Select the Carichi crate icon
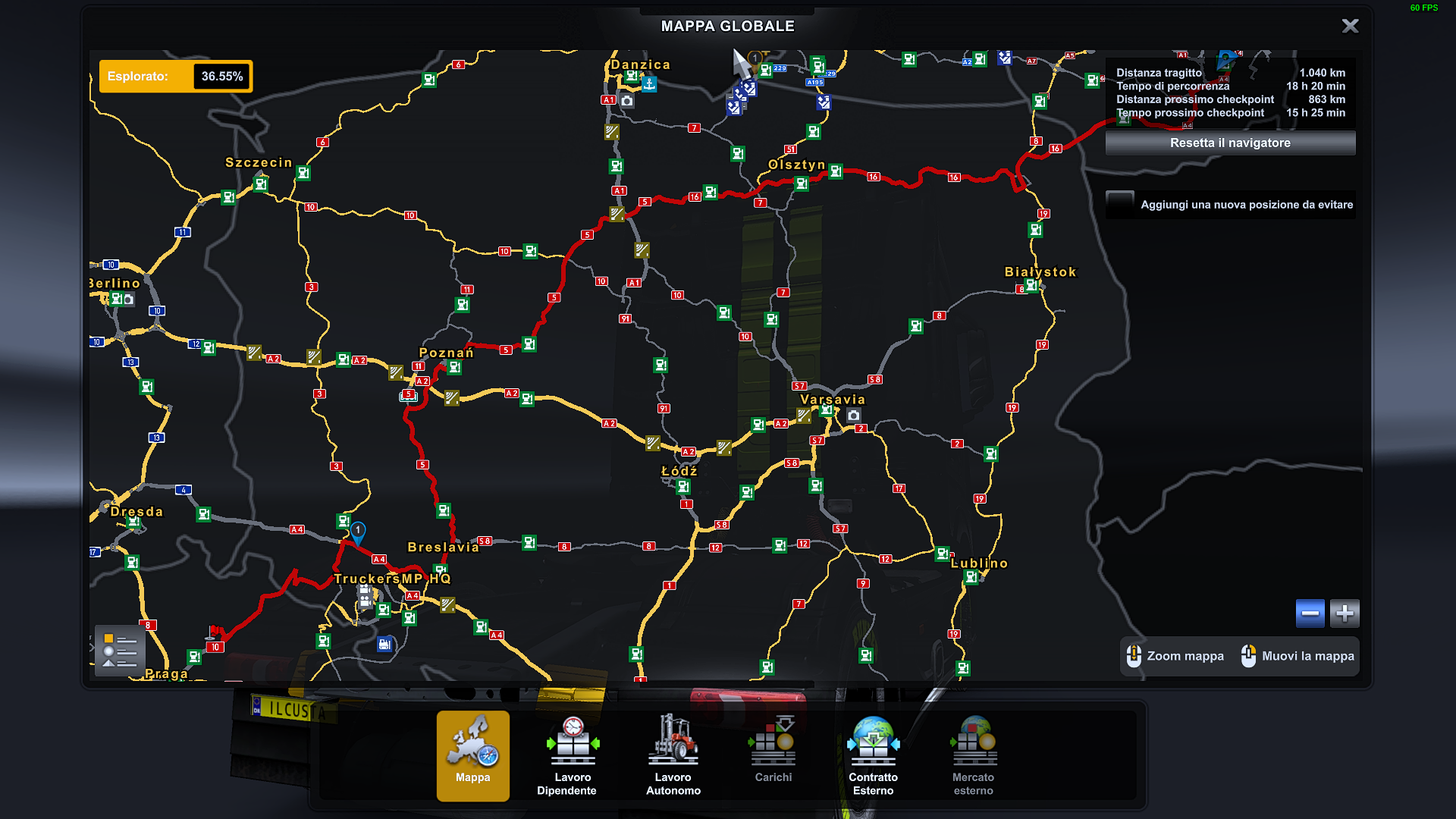1456x819 pixels. [x=772, y=739]
